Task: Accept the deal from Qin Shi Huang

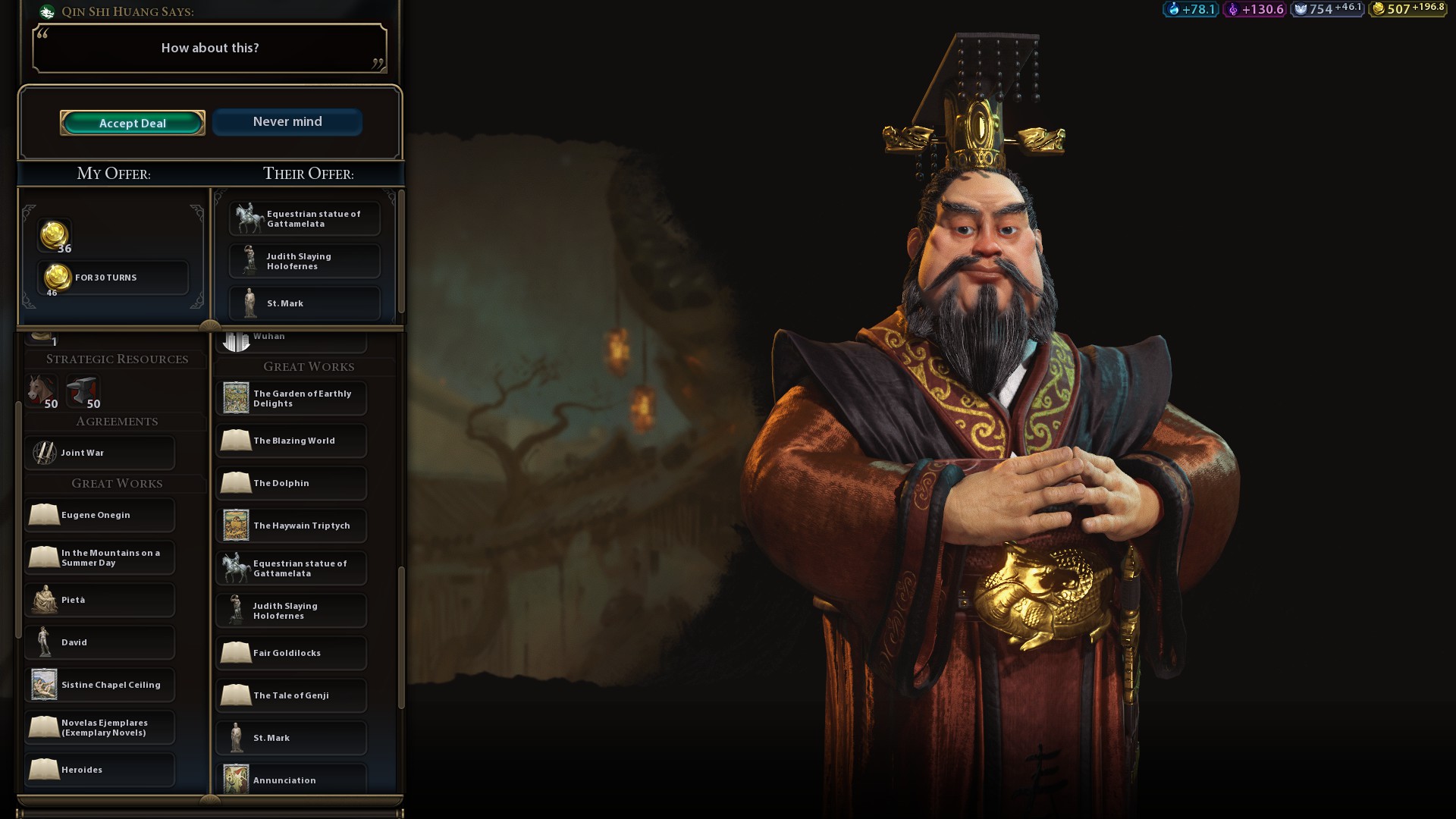Action: pyautogui.click(x=133, y=123)
